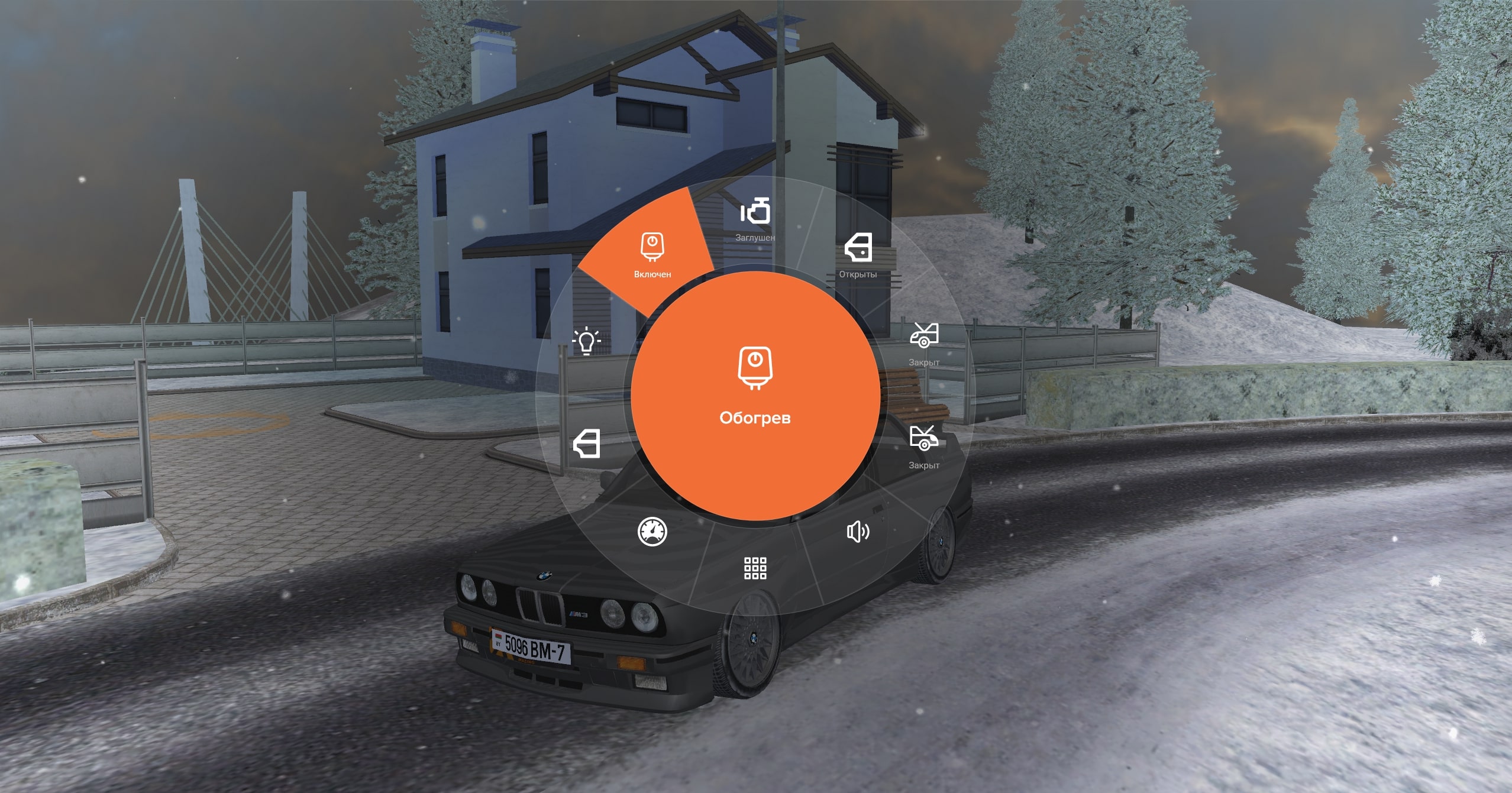Viewport: 1512px width, 793px height.
Task: Open the nine-square grid menu segment
Action: tap(755, 568)
